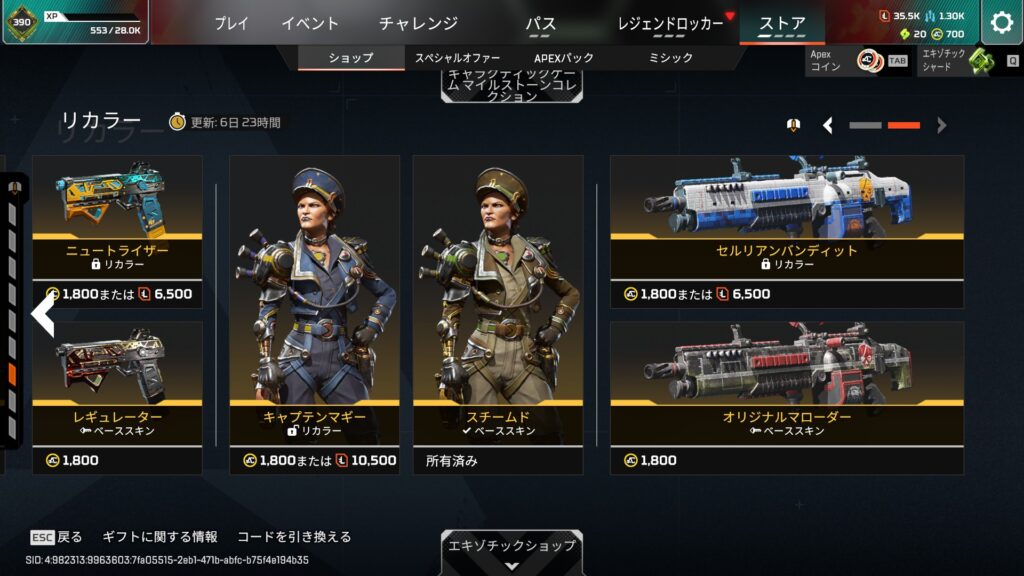Open the レジェンドロッカー tab
1024x576 pixels.
[x=671, y=23]
